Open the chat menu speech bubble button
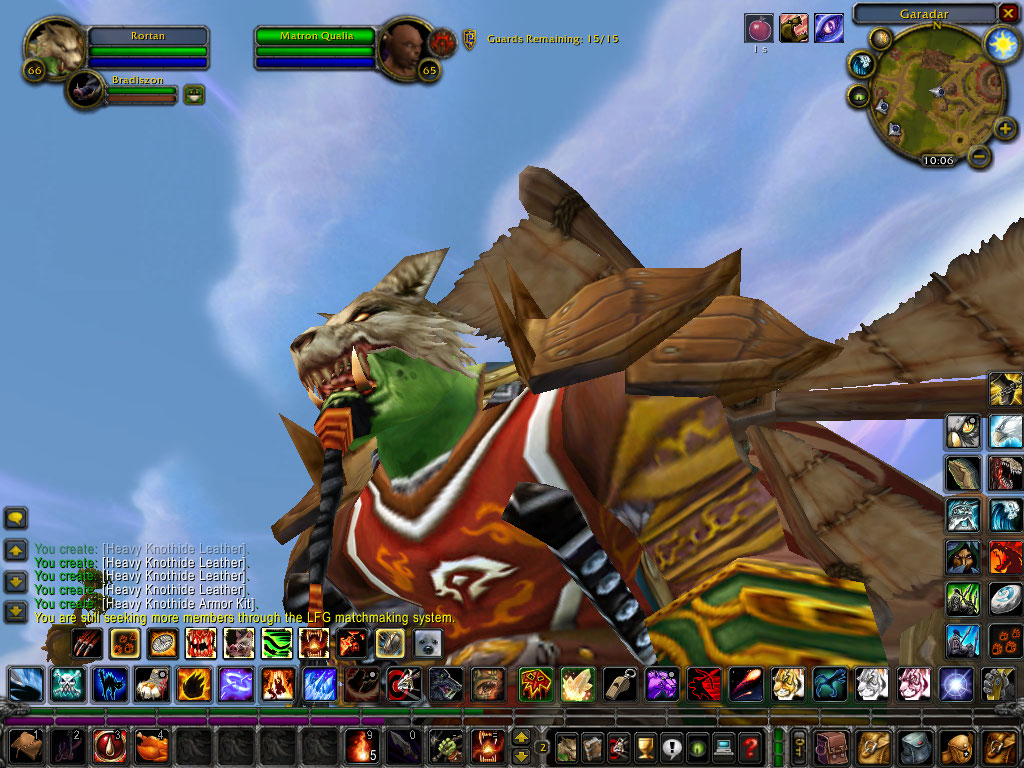The width and height of the screenshot is (1024, 768). (x=15, y=518)
